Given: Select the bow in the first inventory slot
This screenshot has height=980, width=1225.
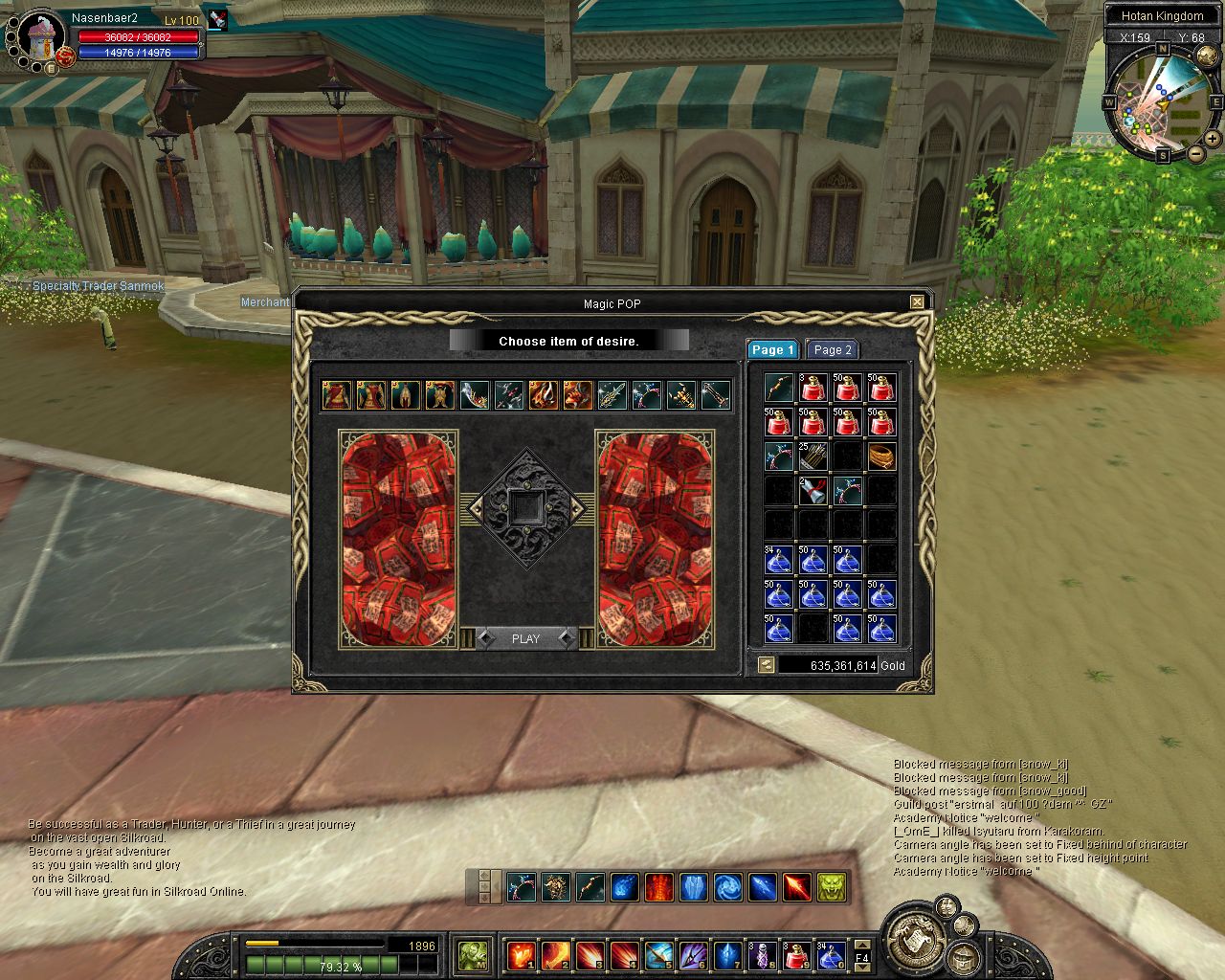Looking at the screenshot, I should (779, 388).
